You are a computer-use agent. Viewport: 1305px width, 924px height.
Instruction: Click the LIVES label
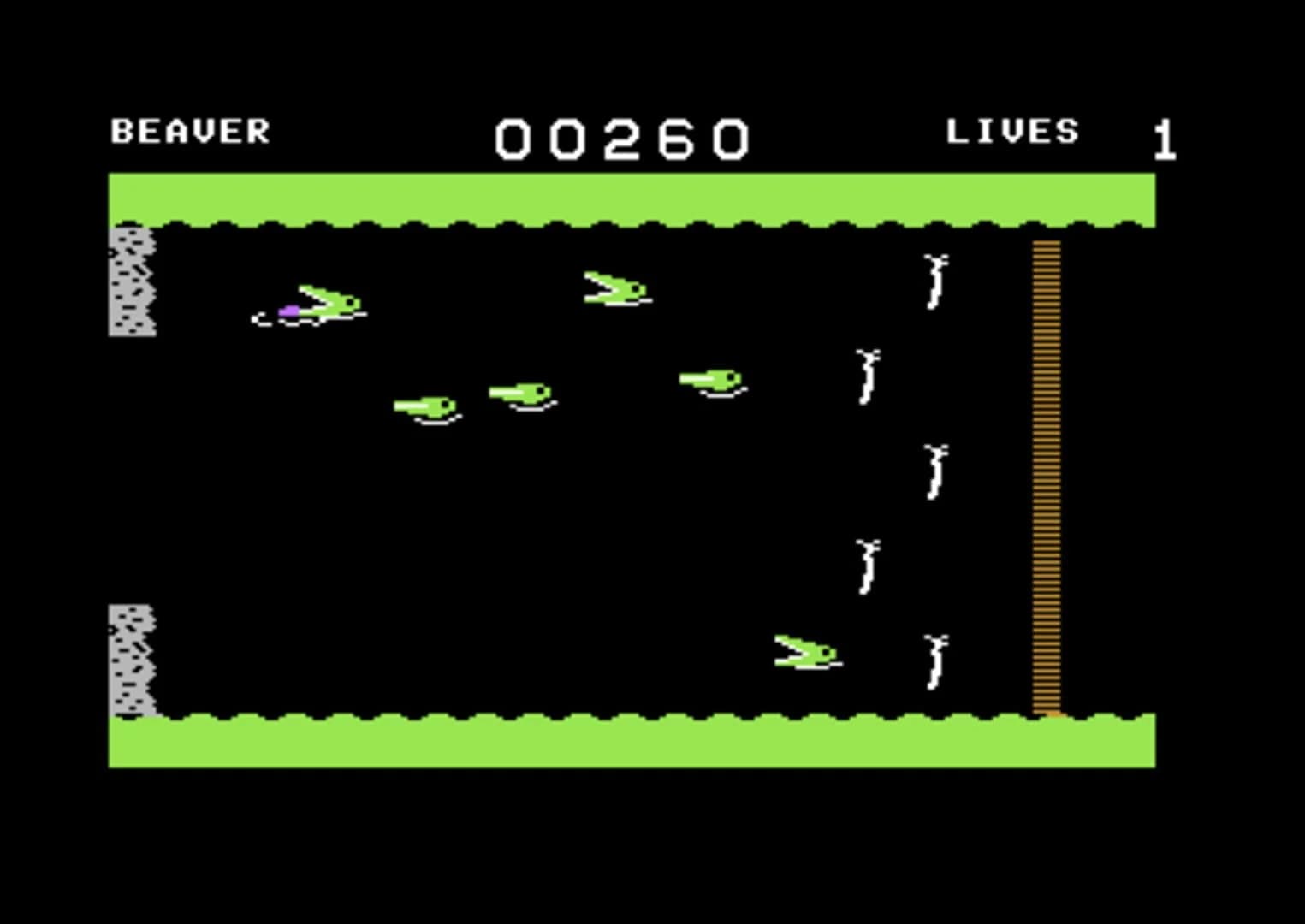click(x=1012, y=130)
